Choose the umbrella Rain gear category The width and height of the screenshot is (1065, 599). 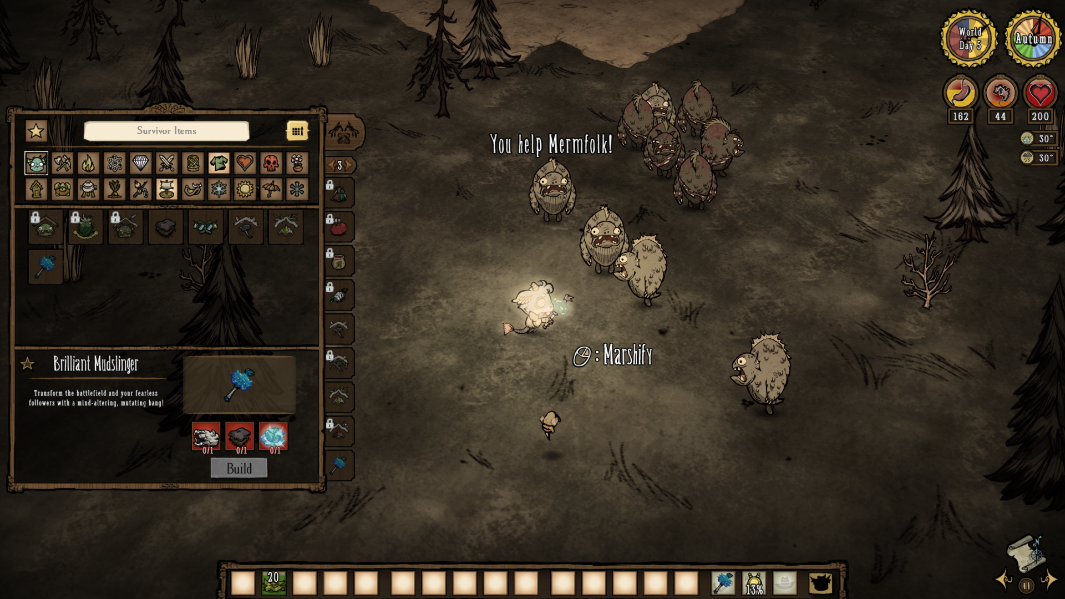coord(271,189)
